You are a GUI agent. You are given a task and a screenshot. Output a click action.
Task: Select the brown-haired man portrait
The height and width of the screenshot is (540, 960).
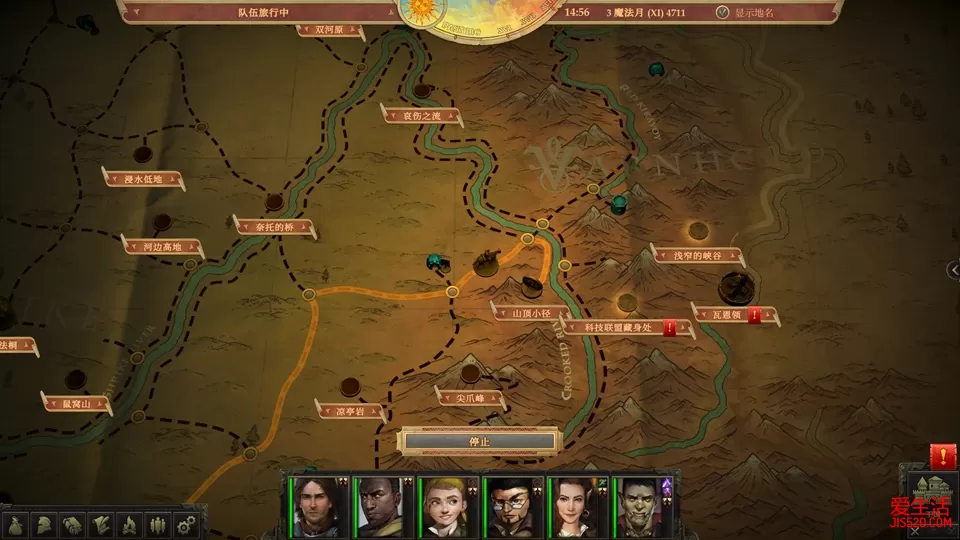[x=314, y=506]
